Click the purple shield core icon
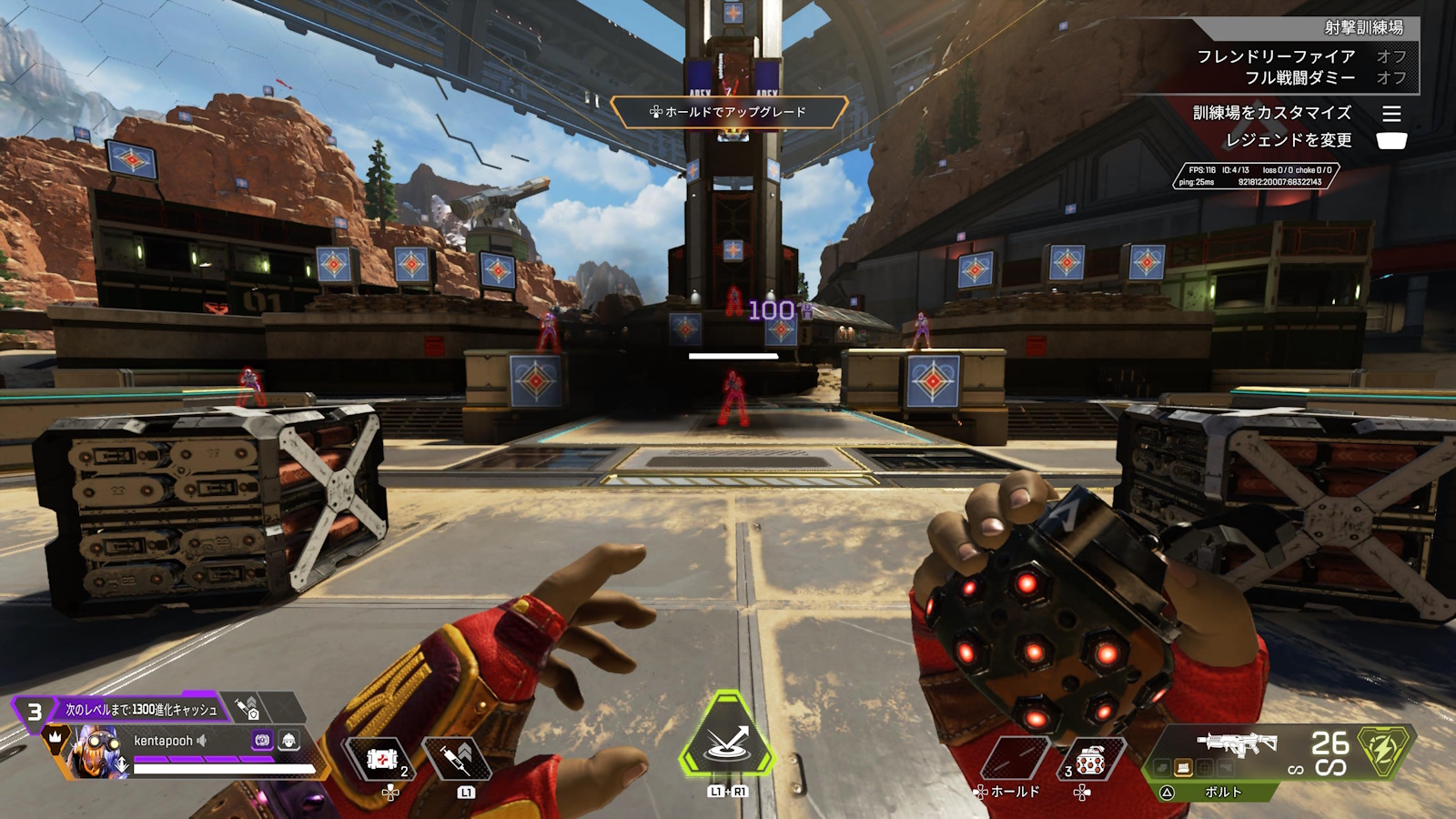Image resolution: width=1456 pixels, height=819 pixels. coord(262,741)
